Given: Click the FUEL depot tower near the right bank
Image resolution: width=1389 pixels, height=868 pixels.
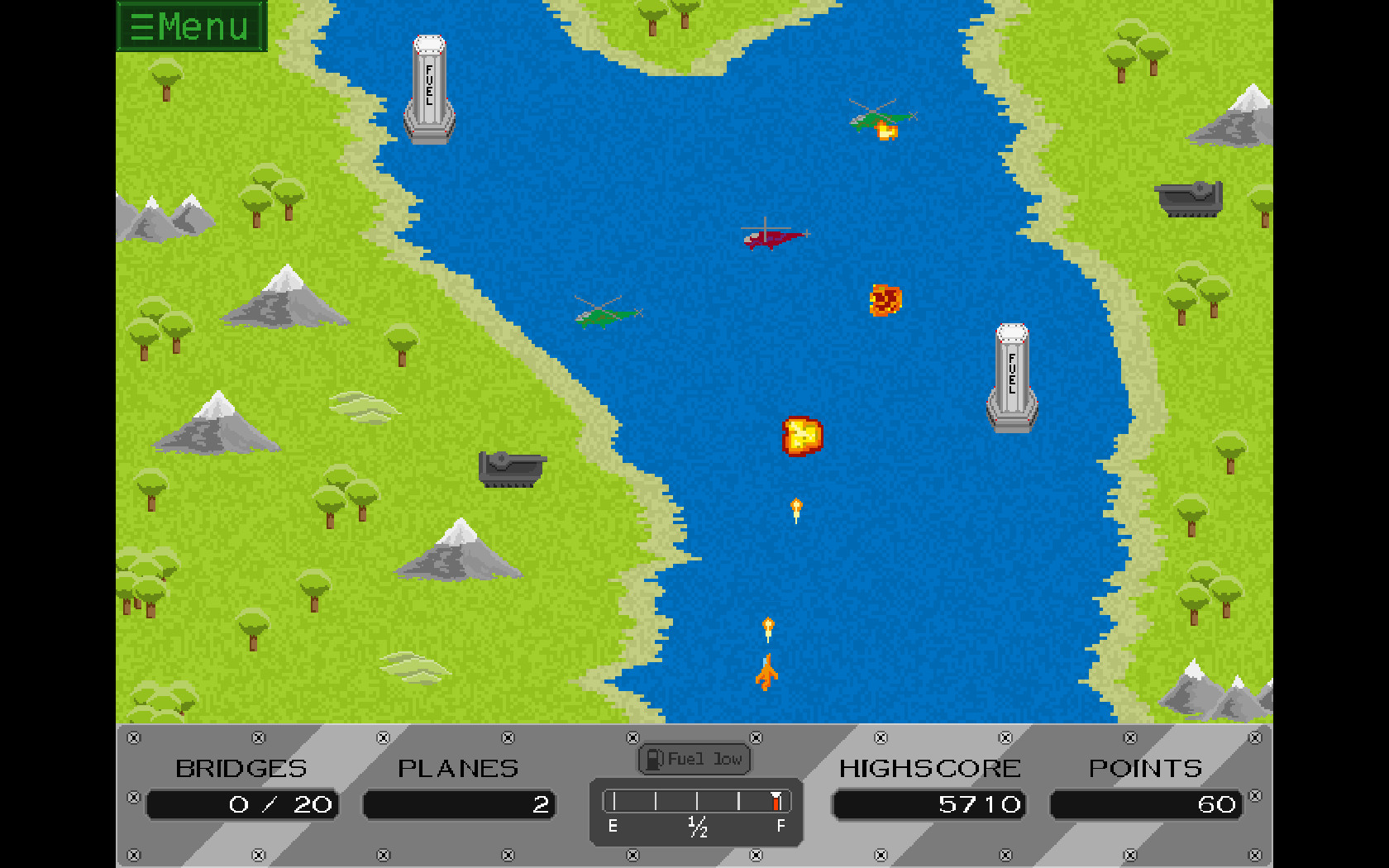Looking at the screenshot, I should tap(1010, 376).
